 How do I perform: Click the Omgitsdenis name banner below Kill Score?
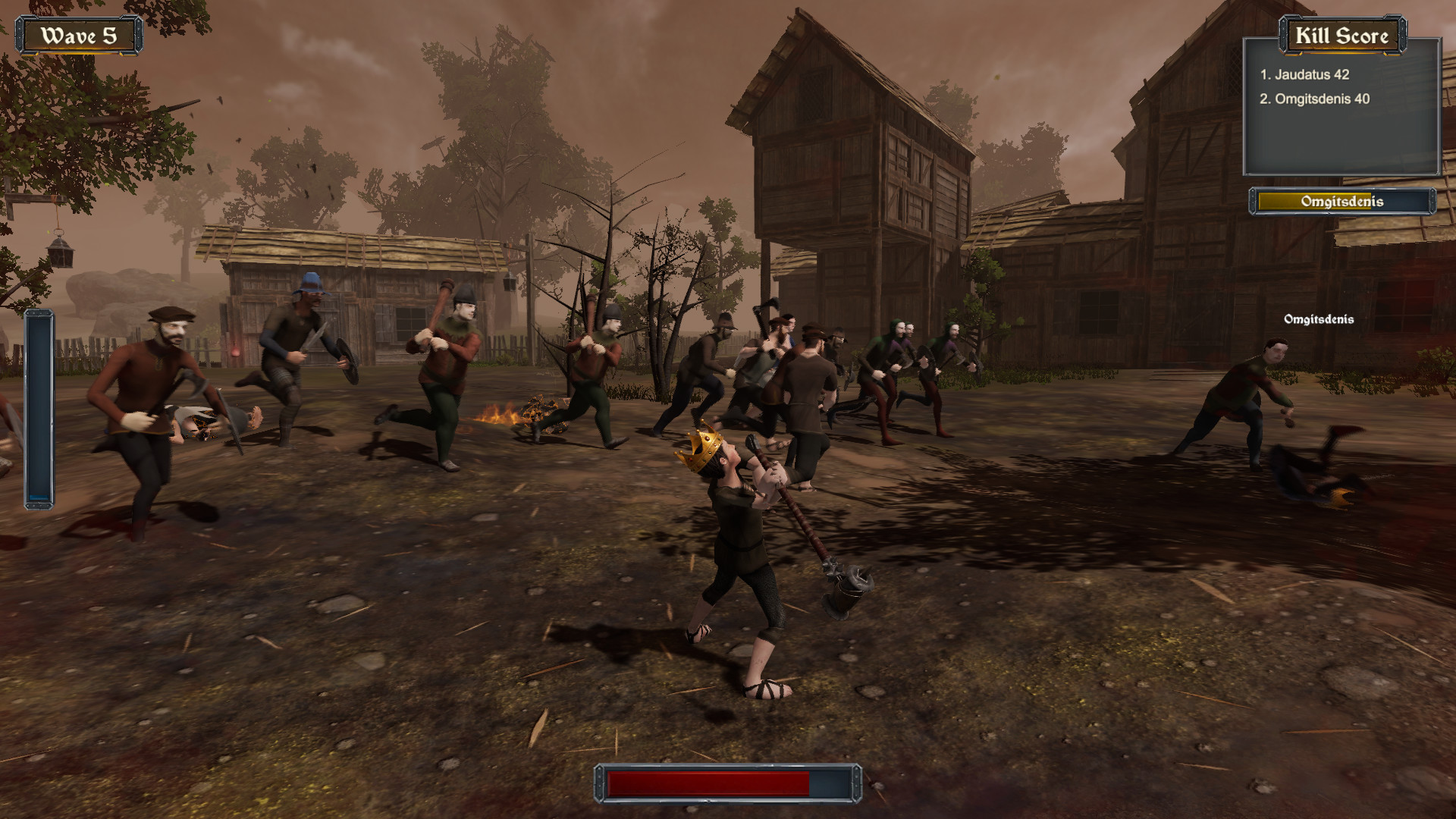1342,202
